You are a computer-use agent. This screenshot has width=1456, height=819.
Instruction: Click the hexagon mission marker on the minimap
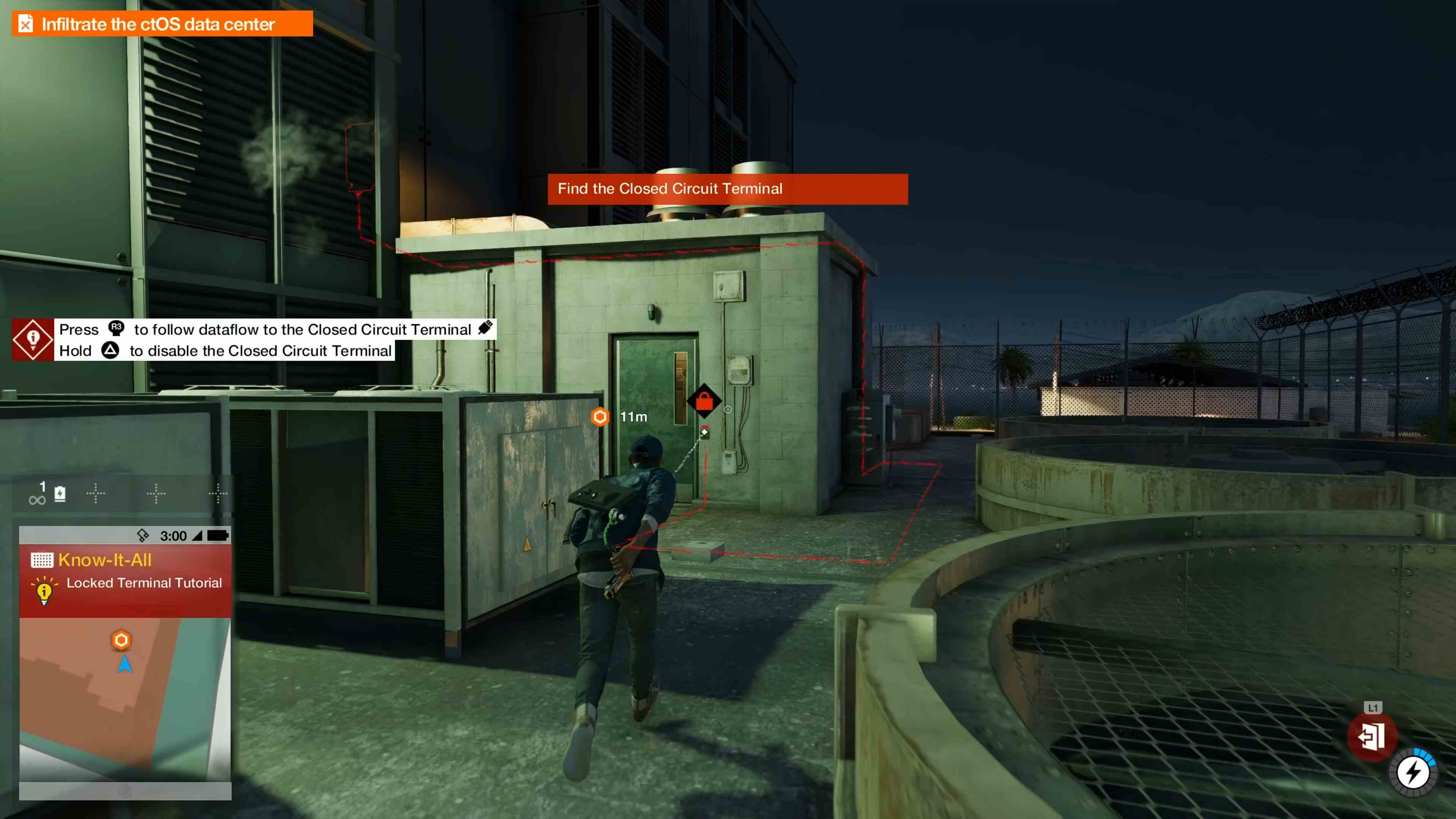[121, 640]
